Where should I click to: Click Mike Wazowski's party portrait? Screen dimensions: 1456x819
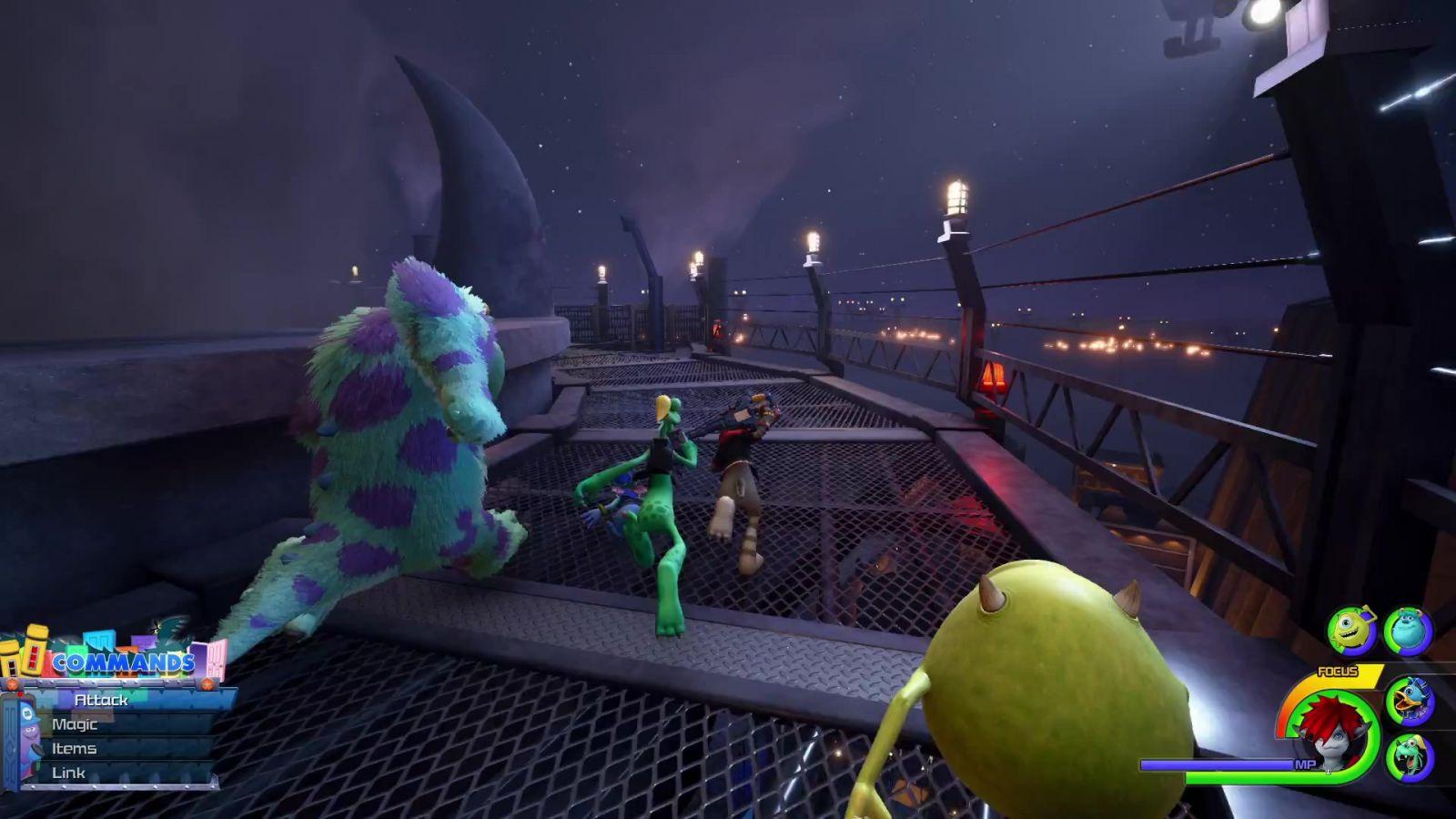1351,630
